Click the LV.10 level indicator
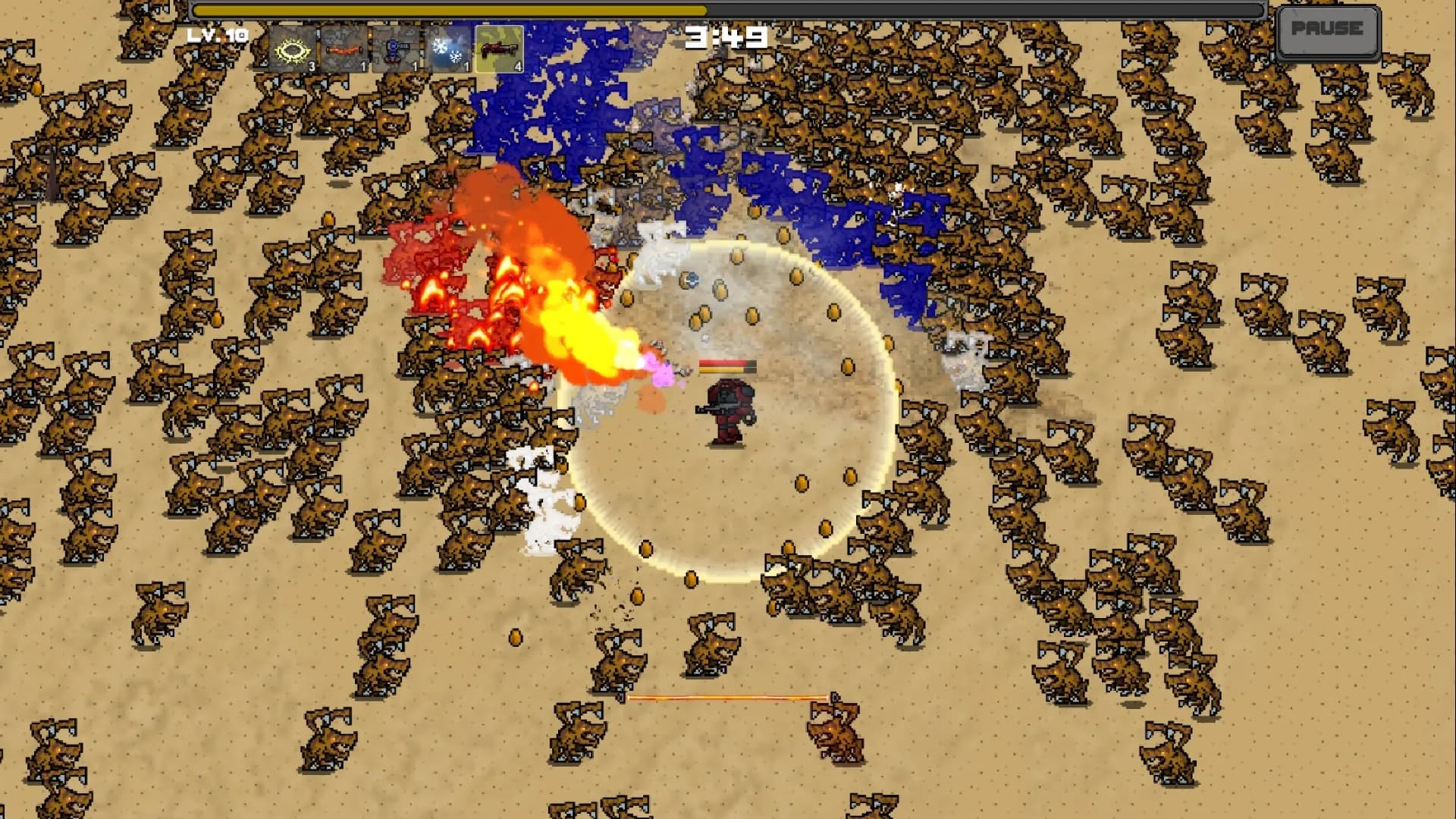1456x819 pixels. (x=216, y=34)
